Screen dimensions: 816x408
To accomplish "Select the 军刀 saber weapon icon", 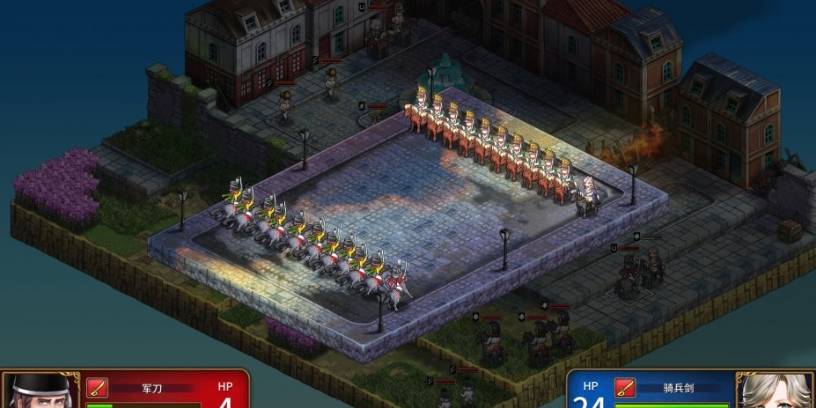I will 97,387.
